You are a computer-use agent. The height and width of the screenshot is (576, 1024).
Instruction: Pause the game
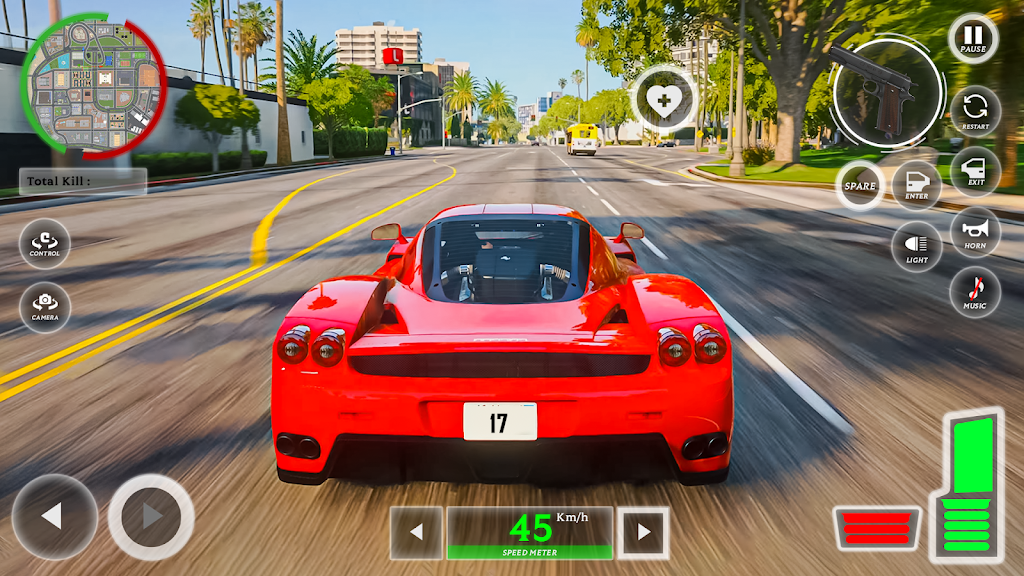coord(973,39)
